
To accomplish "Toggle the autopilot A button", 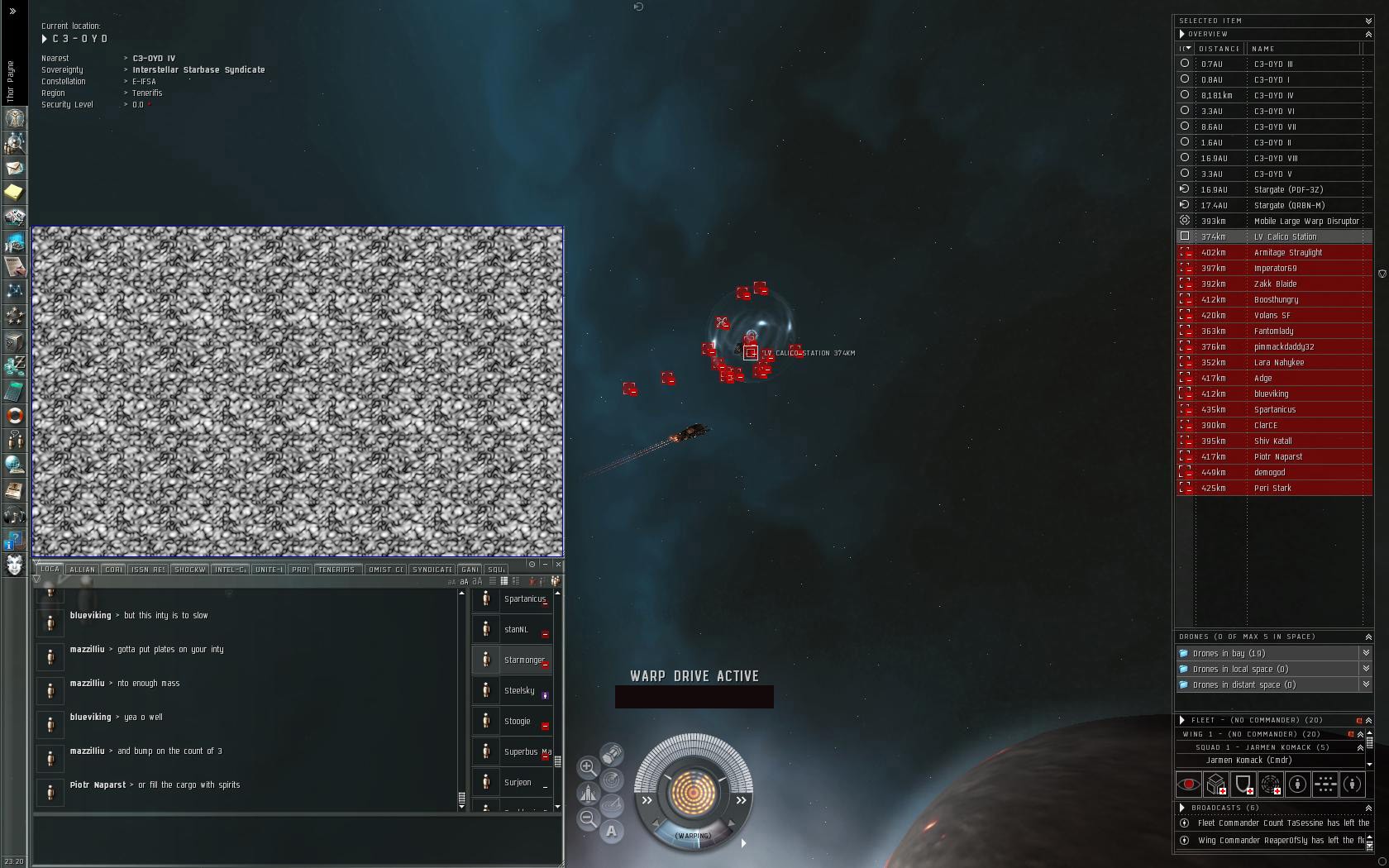I will [x=612, y=831].
